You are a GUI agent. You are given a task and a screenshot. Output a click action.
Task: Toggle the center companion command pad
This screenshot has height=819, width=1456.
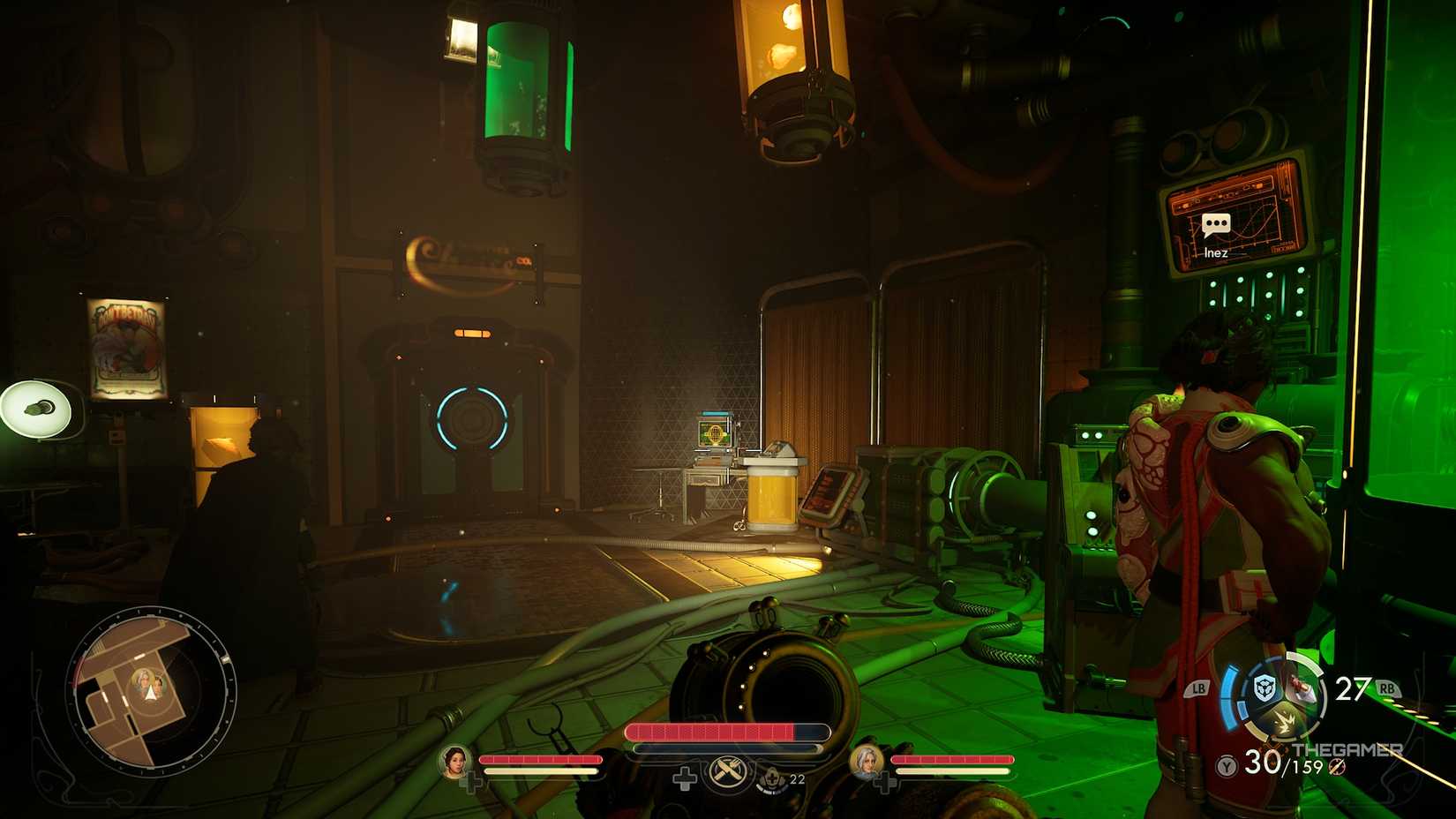(x=684, y=778)
